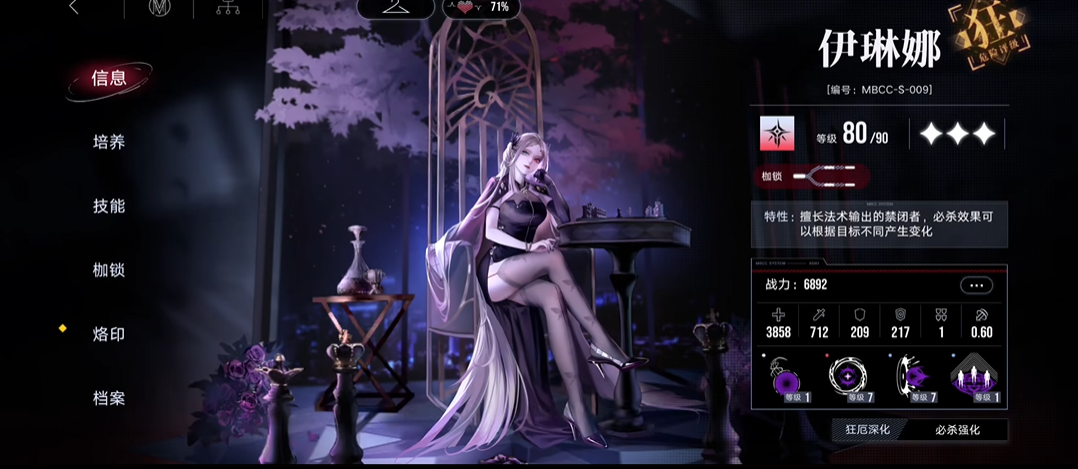Viewport: 1078px width, 469px height.
Task: Switch to 必杀强化 view
Action: 956,429
